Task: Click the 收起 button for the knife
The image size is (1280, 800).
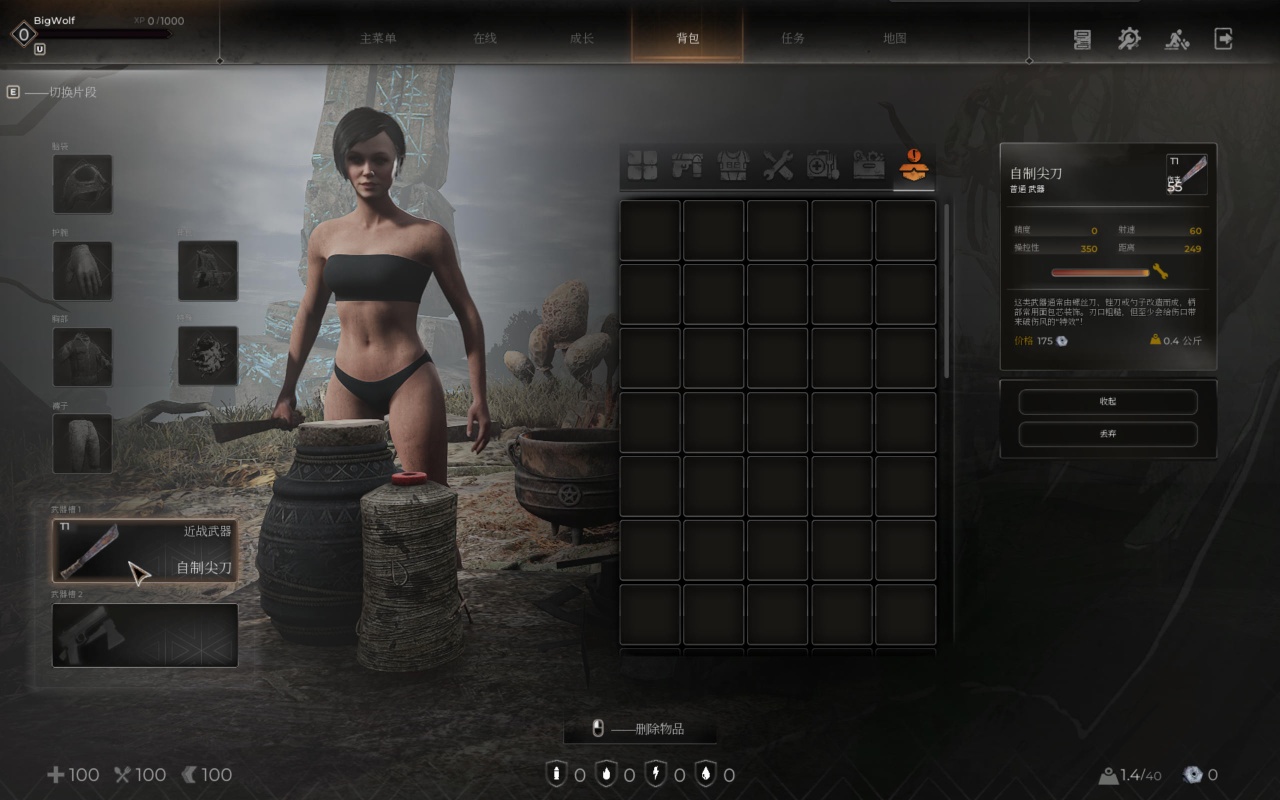Action: click(1107, 401)
